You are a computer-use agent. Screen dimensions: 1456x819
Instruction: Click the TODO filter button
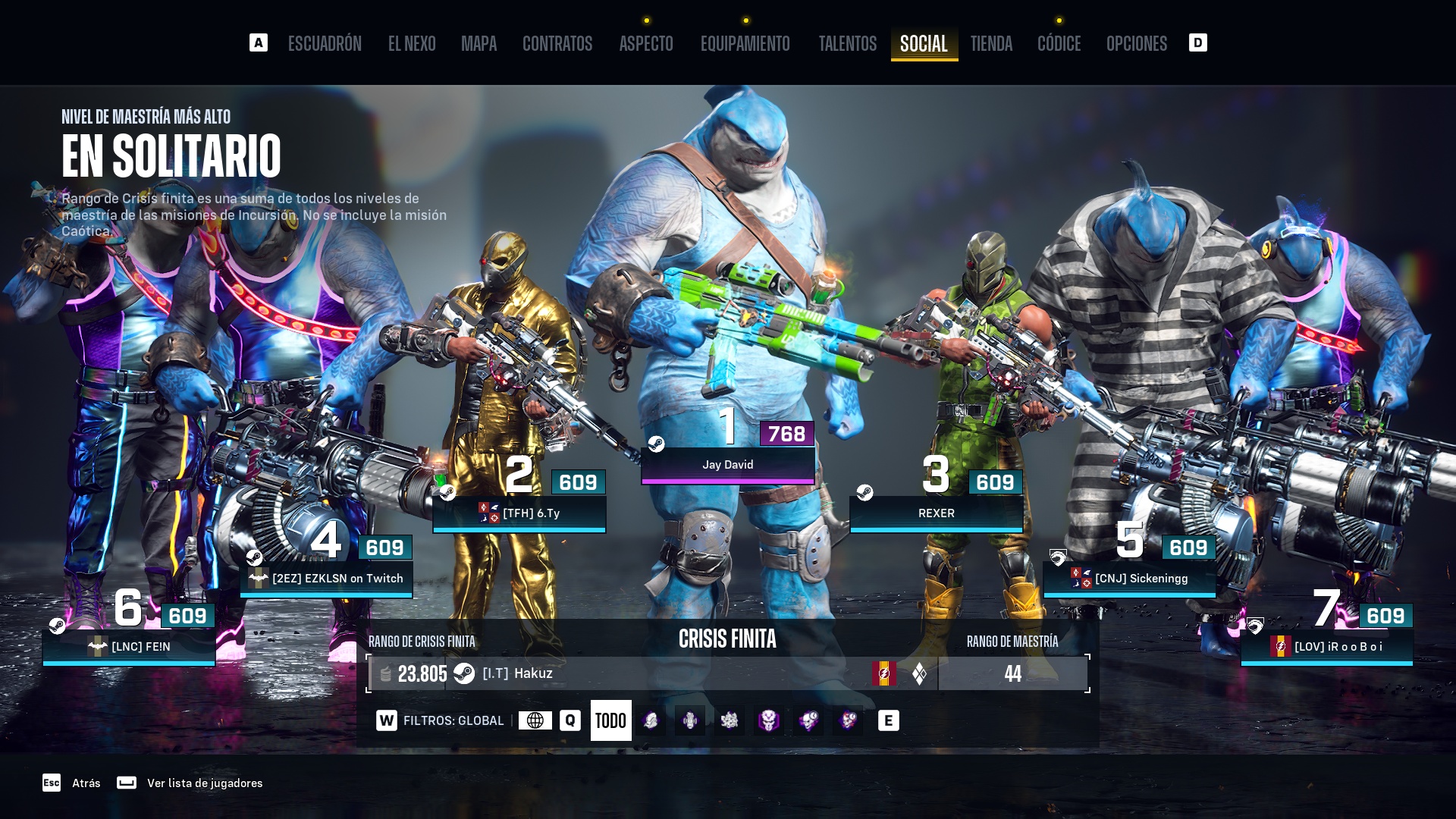(610, 720)
